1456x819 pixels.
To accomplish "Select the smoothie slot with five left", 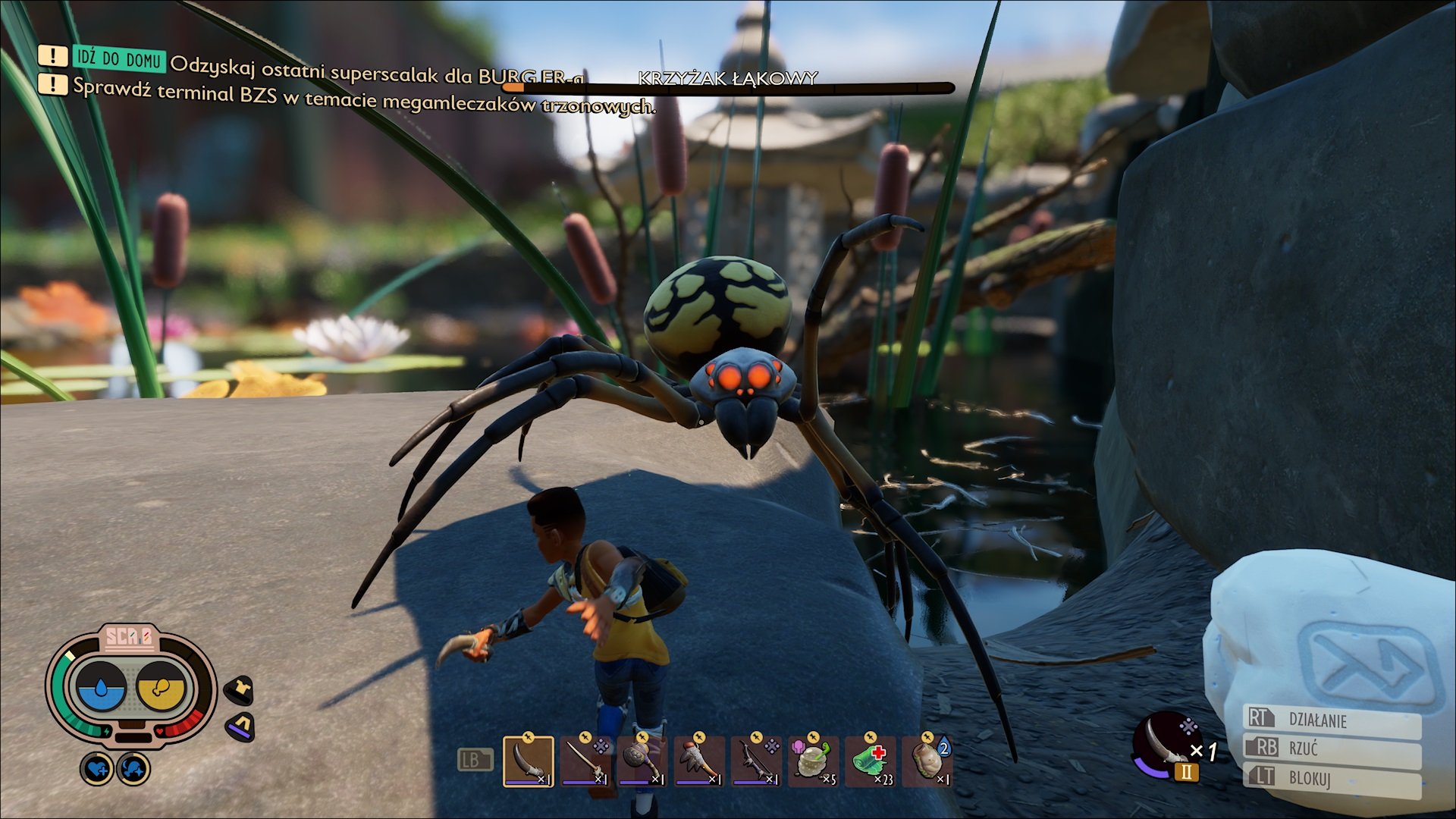I will click(x=813, y=761).
